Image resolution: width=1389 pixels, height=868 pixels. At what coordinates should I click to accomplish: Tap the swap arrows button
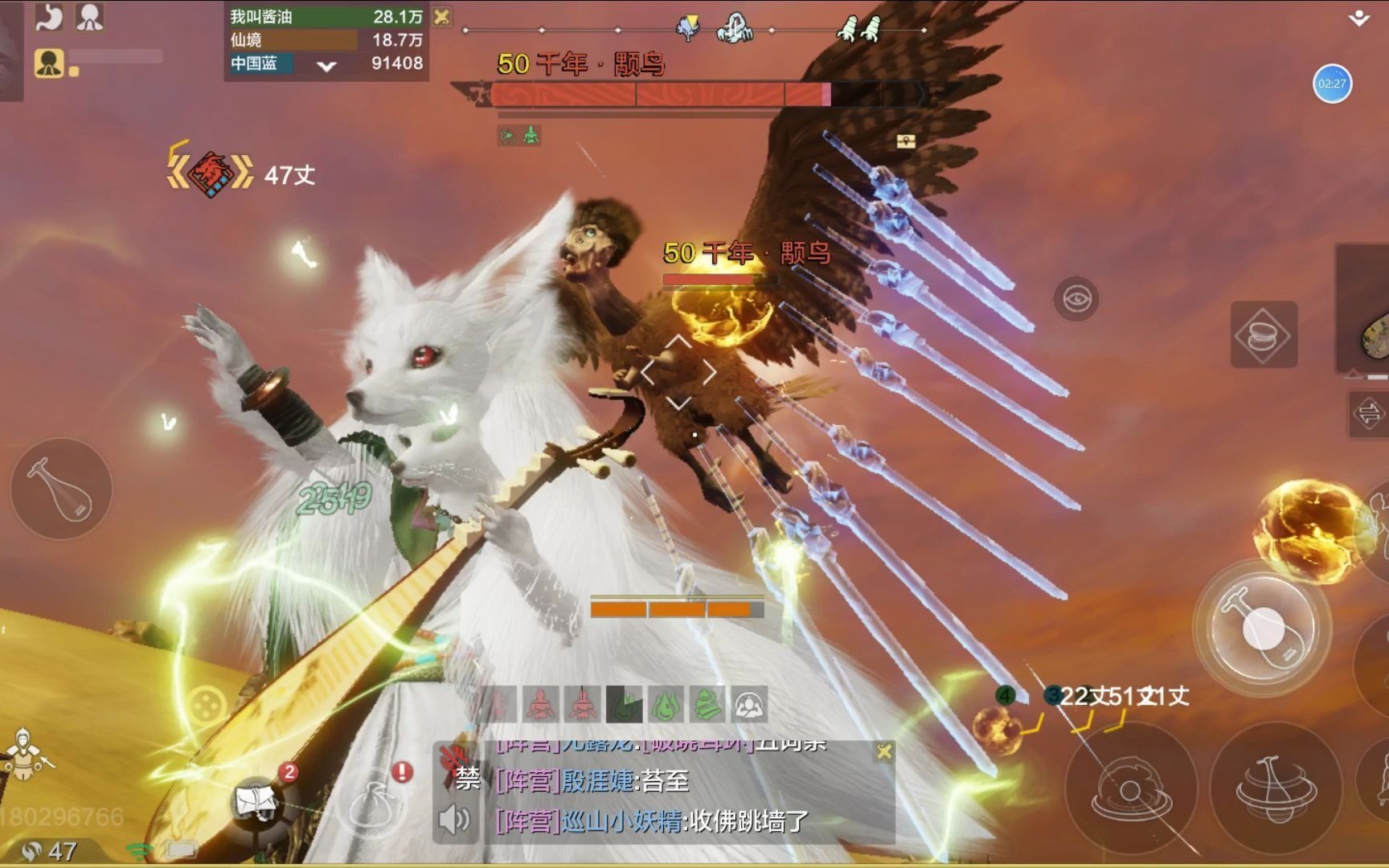(1367, 414)
